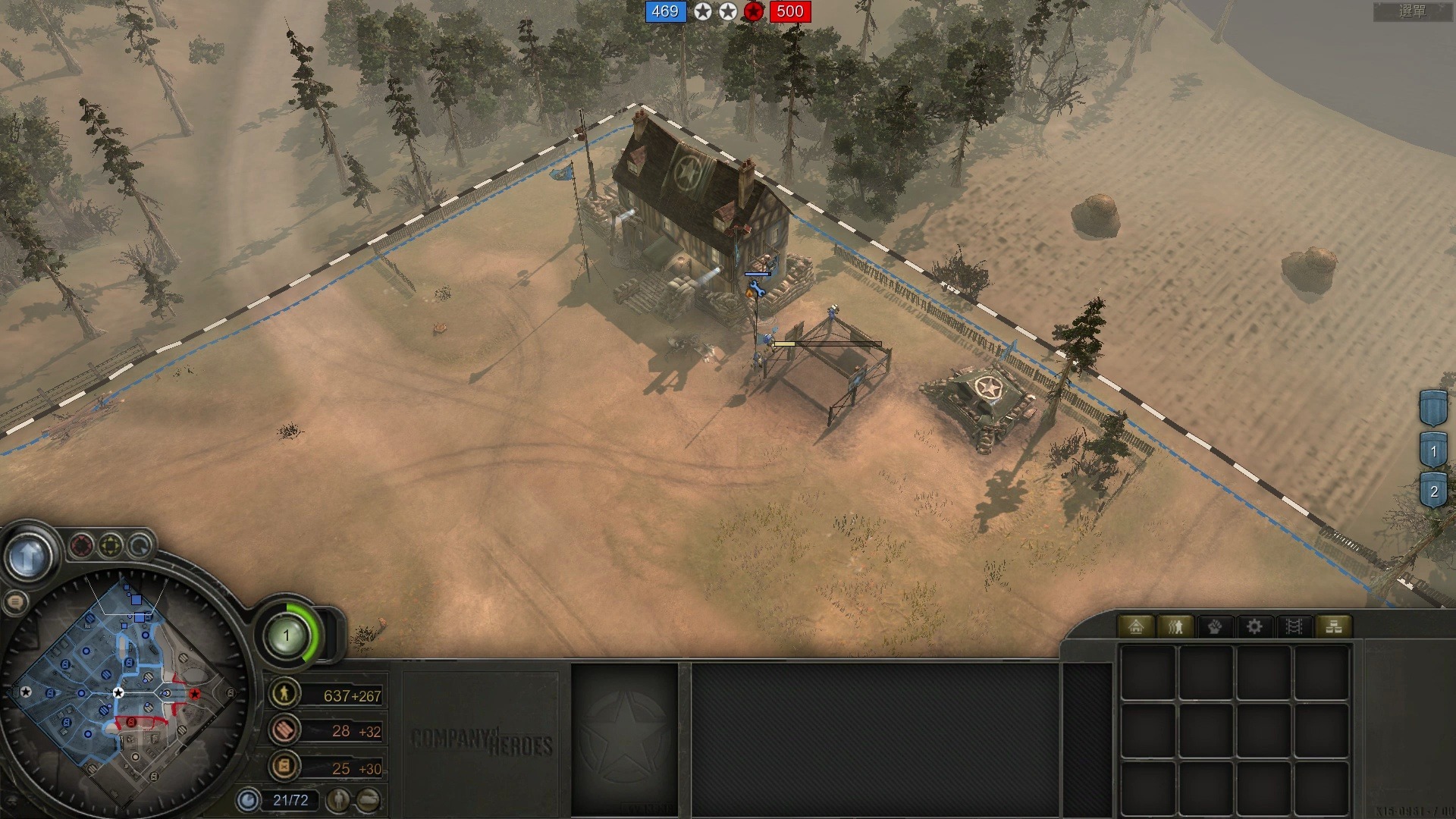The height and width of the screenshot is (819, 1456).
Task: Click the green command point orb
Action: tap(287, 635)
